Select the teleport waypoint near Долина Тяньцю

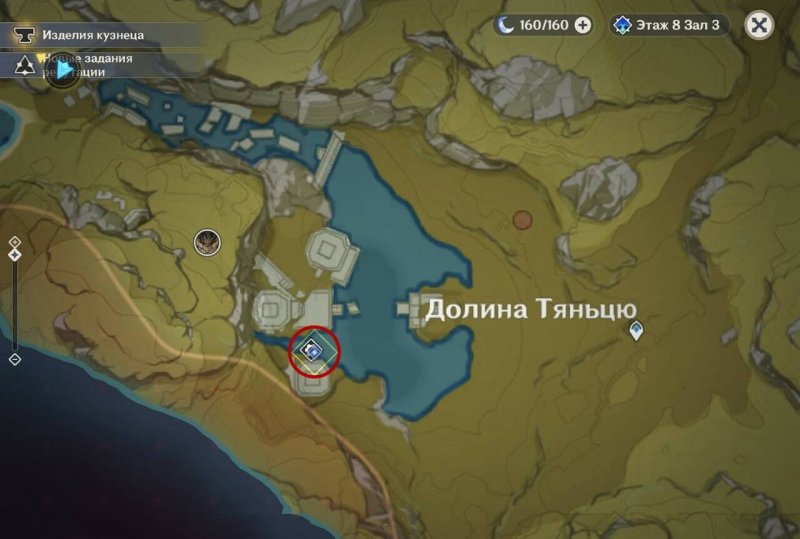coord(635,329)
